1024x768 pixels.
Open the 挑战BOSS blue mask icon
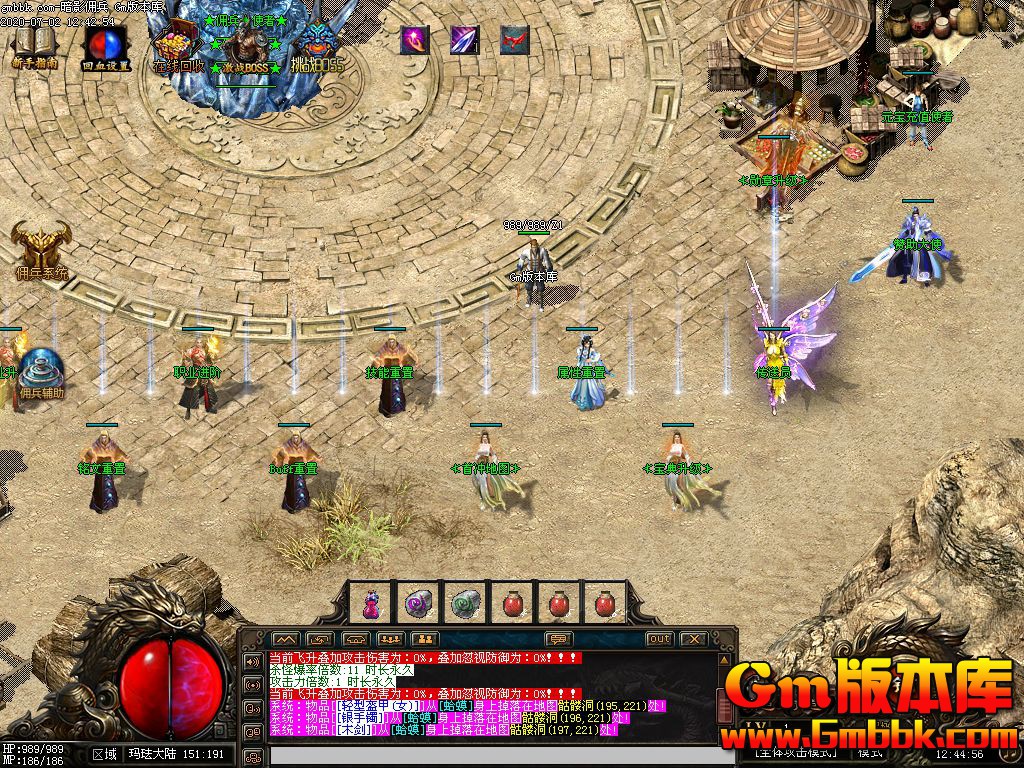coord(316,46)
